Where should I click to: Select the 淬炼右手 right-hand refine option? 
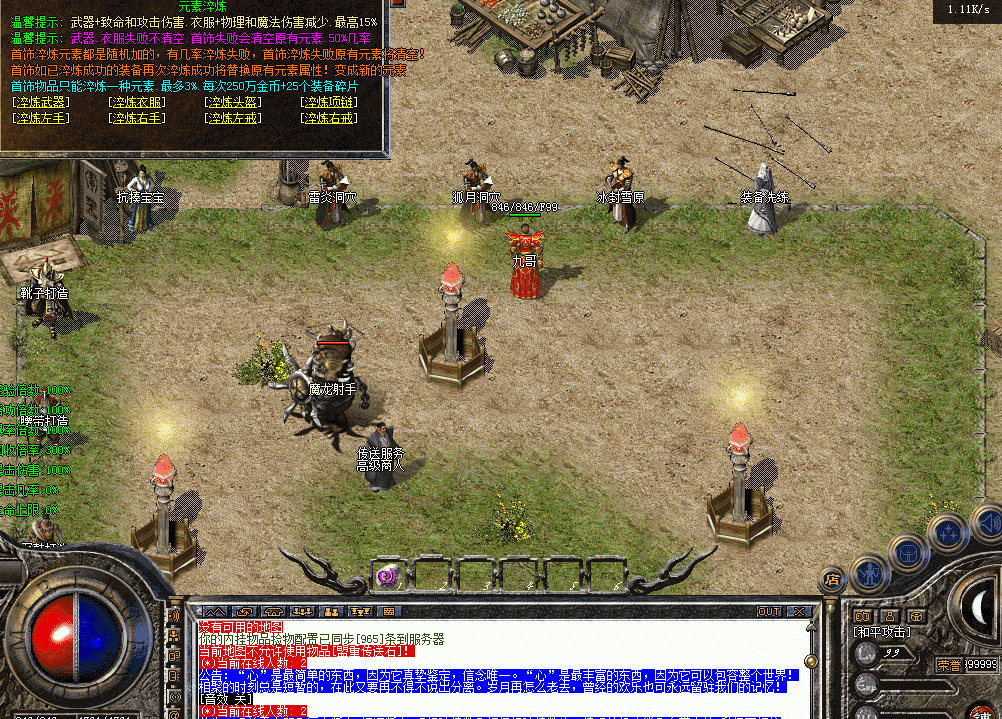137,118
